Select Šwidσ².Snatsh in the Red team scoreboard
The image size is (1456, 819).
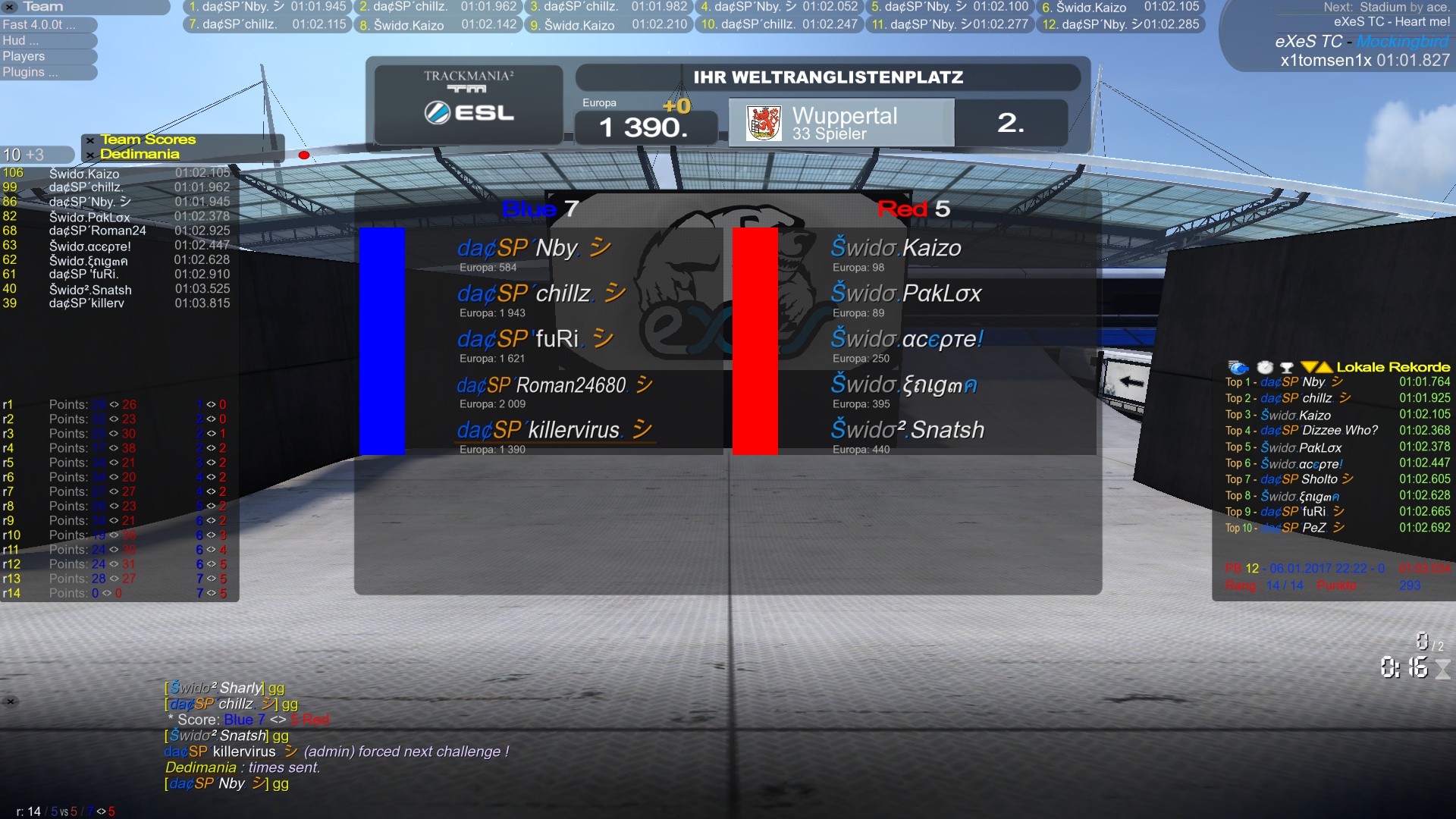(x=907, y=430)
